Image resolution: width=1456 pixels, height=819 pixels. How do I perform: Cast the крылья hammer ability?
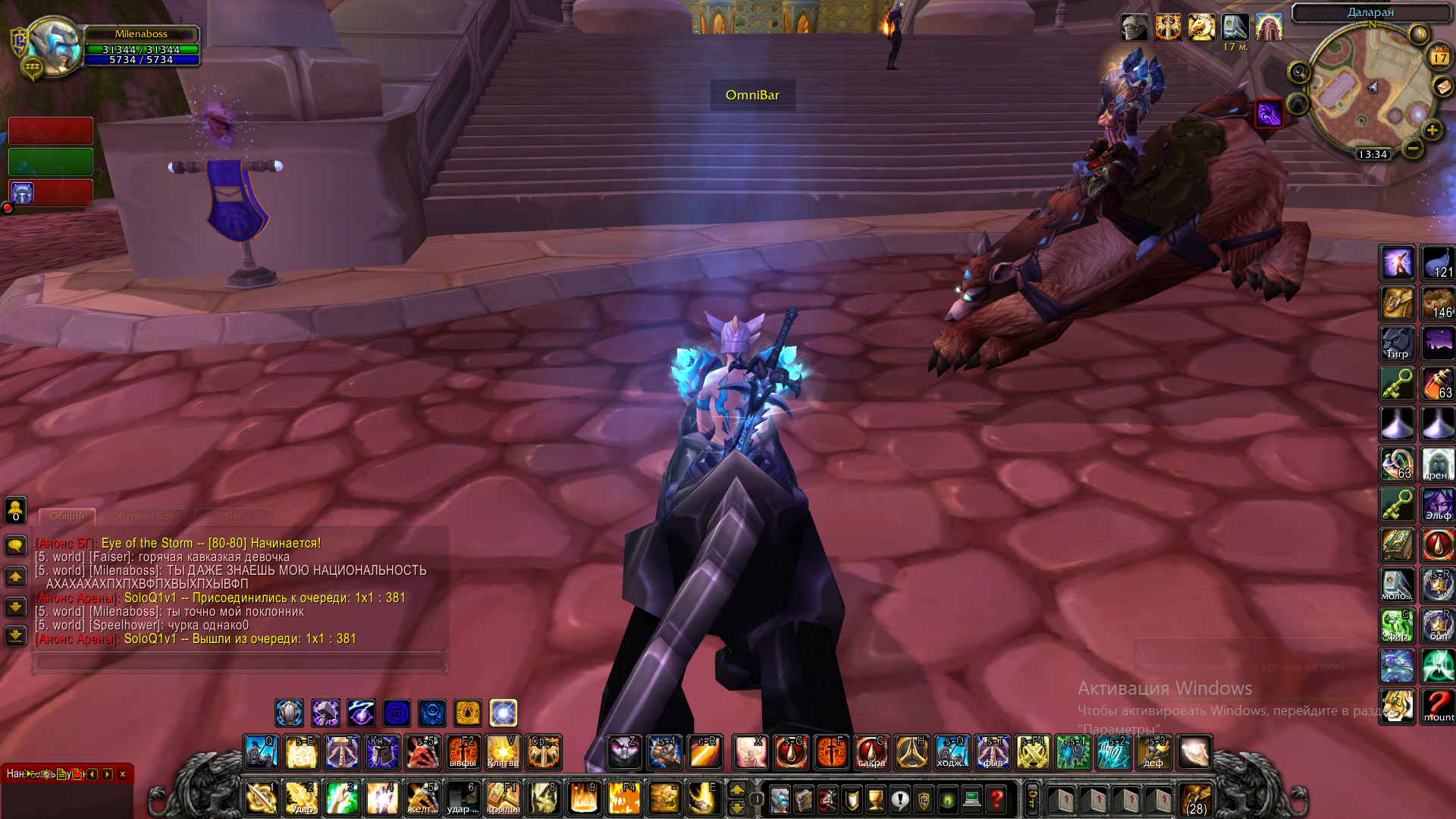click(x=503, y=799)
